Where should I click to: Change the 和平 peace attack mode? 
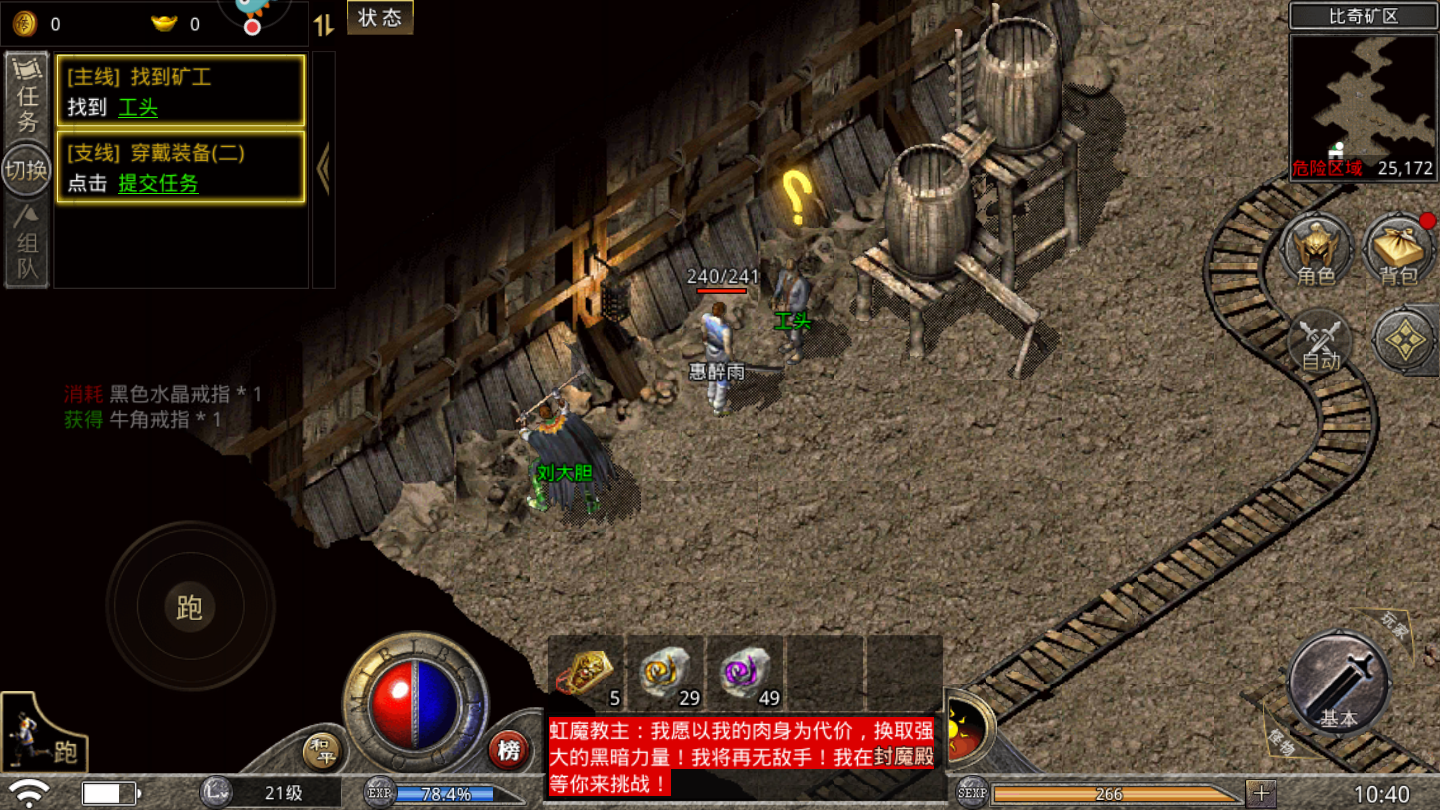(x=322, y=752)
